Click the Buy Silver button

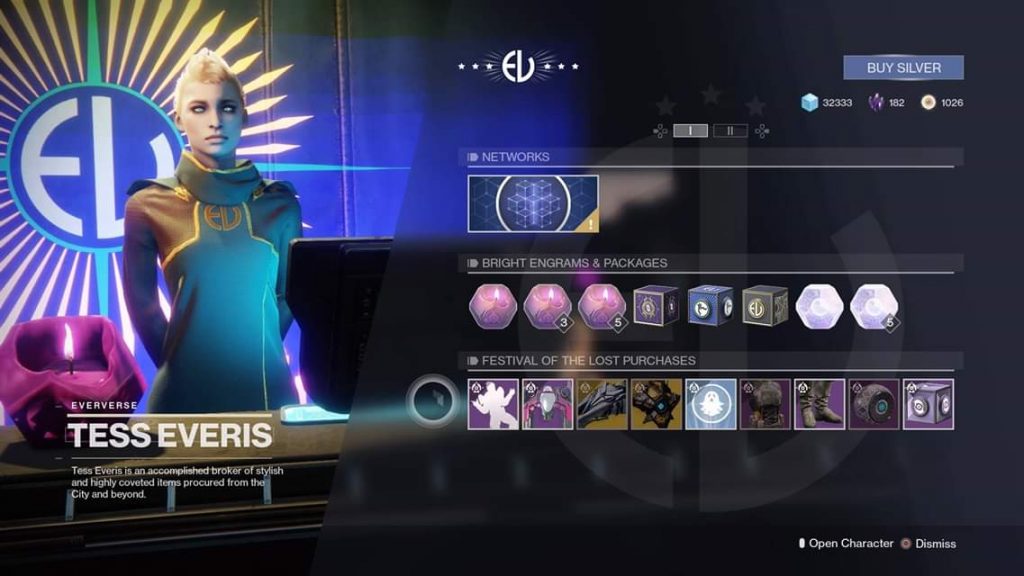[x=903, y=68]
